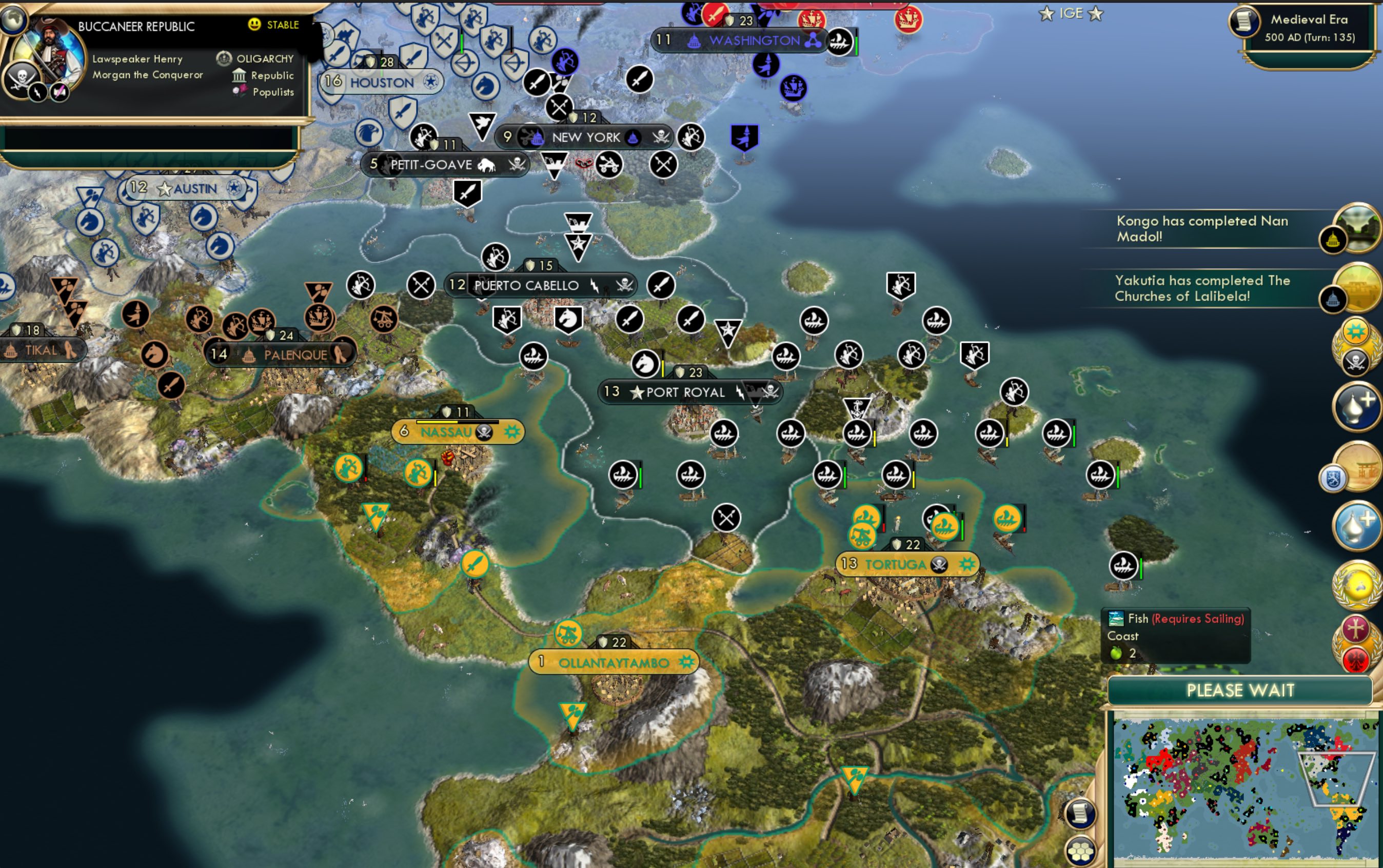The height and width of the screenshot is (868, 1383).
Task: Select the Port Royal city banner
Action: pos(689,391)
